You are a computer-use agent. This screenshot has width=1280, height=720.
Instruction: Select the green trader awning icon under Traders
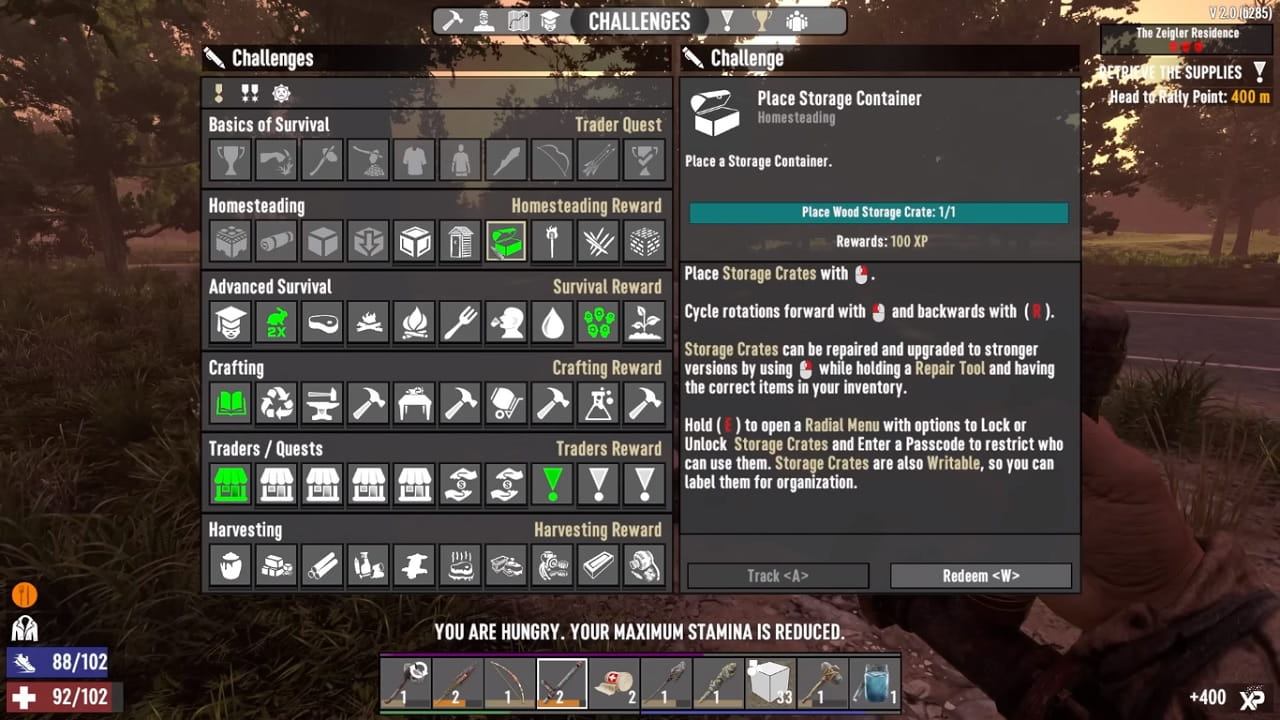[x=229, y=484]
